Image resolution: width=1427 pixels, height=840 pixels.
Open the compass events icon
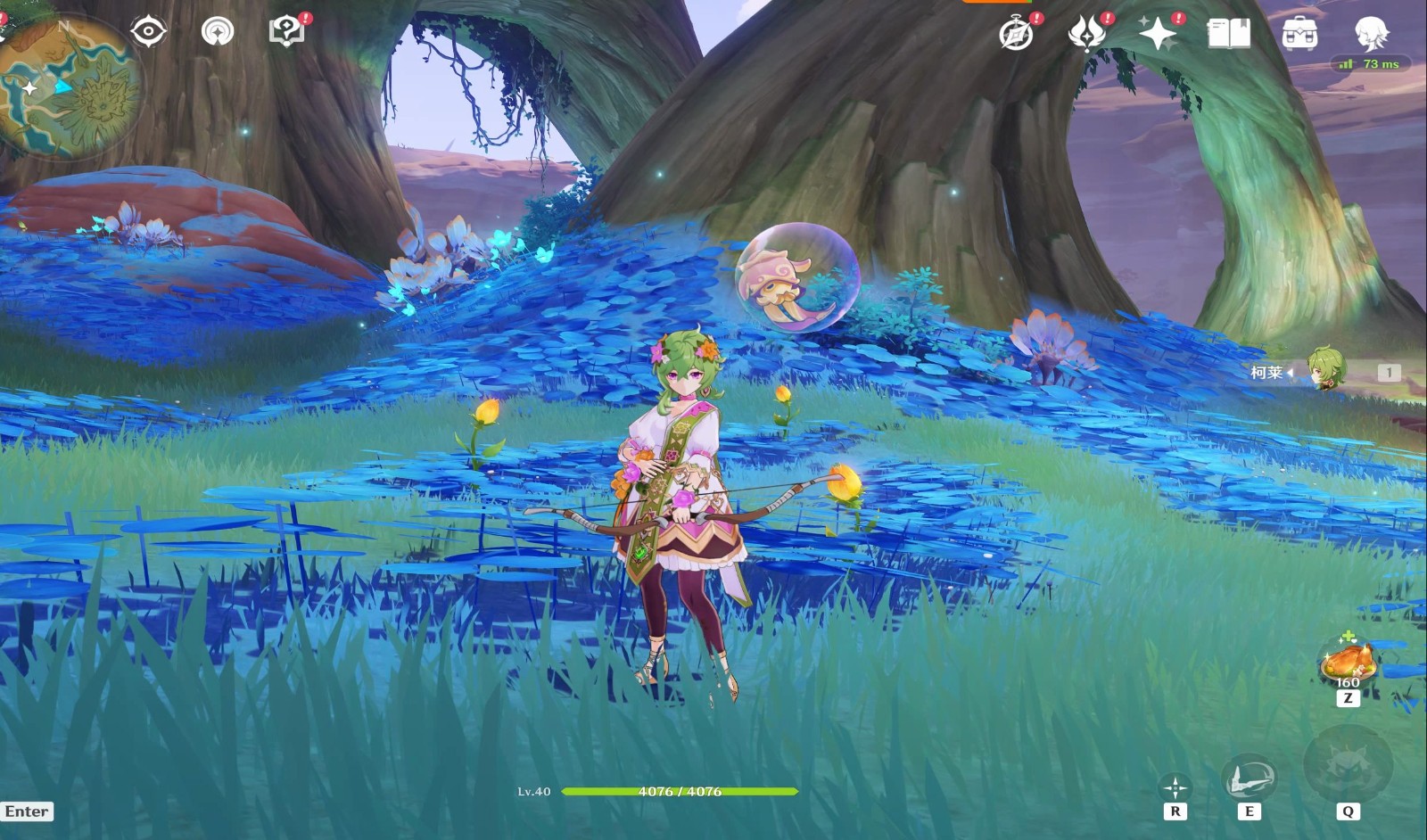(1016, 34)
